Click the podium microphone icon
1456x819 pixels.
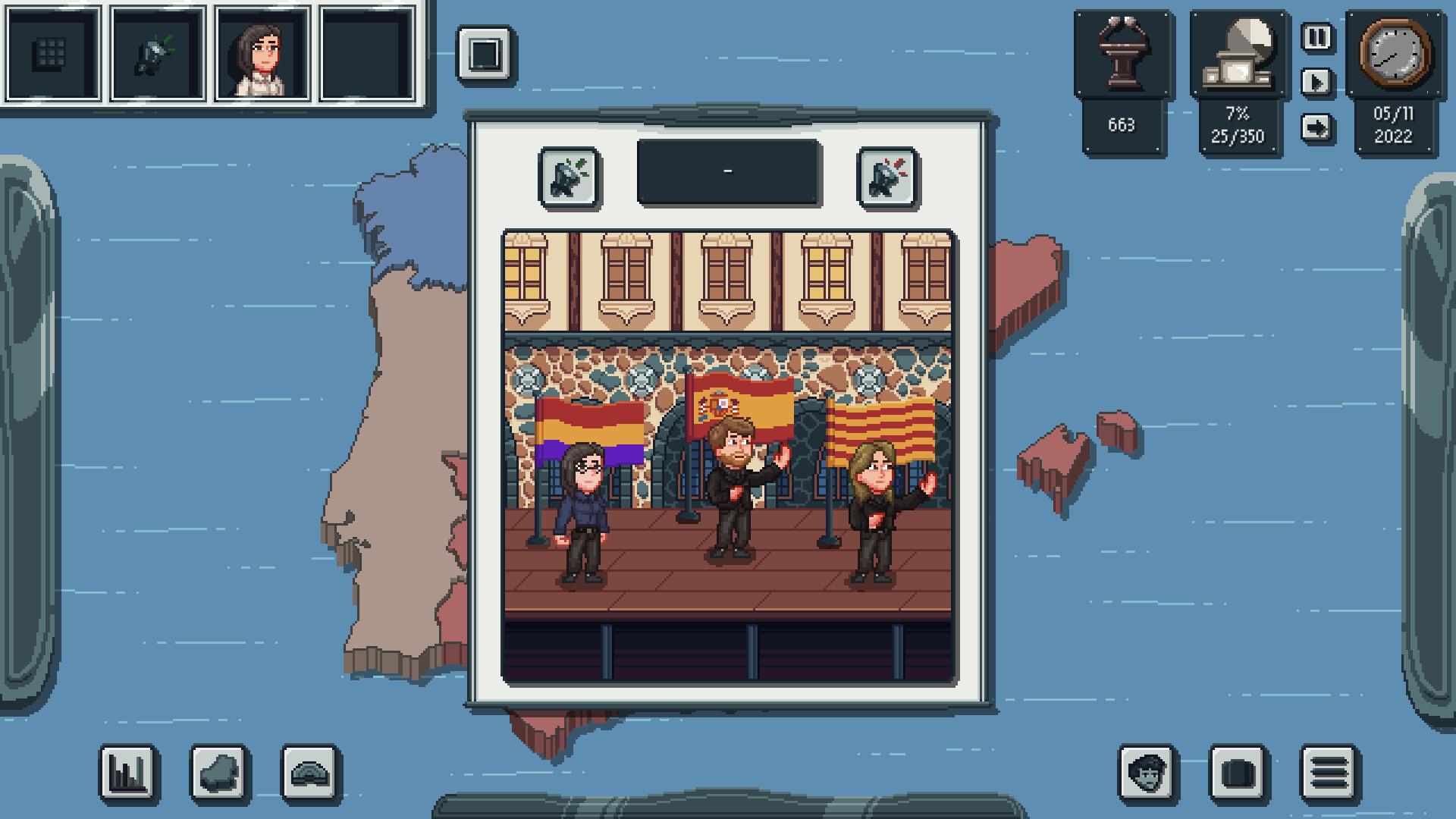(1122, 55)
